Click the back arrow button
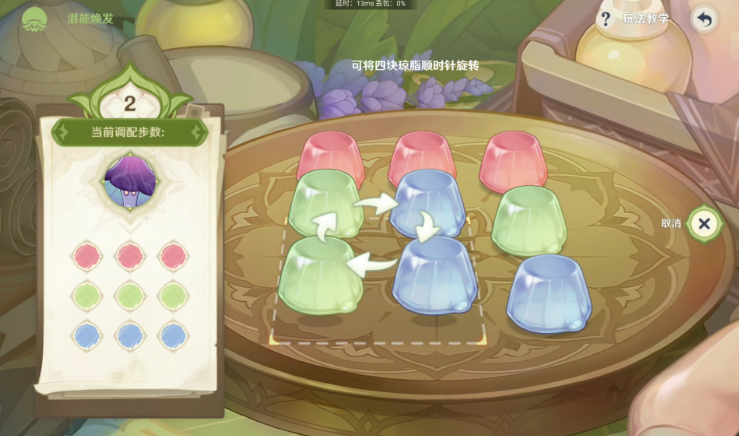Viewport: 739px width, 436px height. pyautogui.click(x=705, y=19)
